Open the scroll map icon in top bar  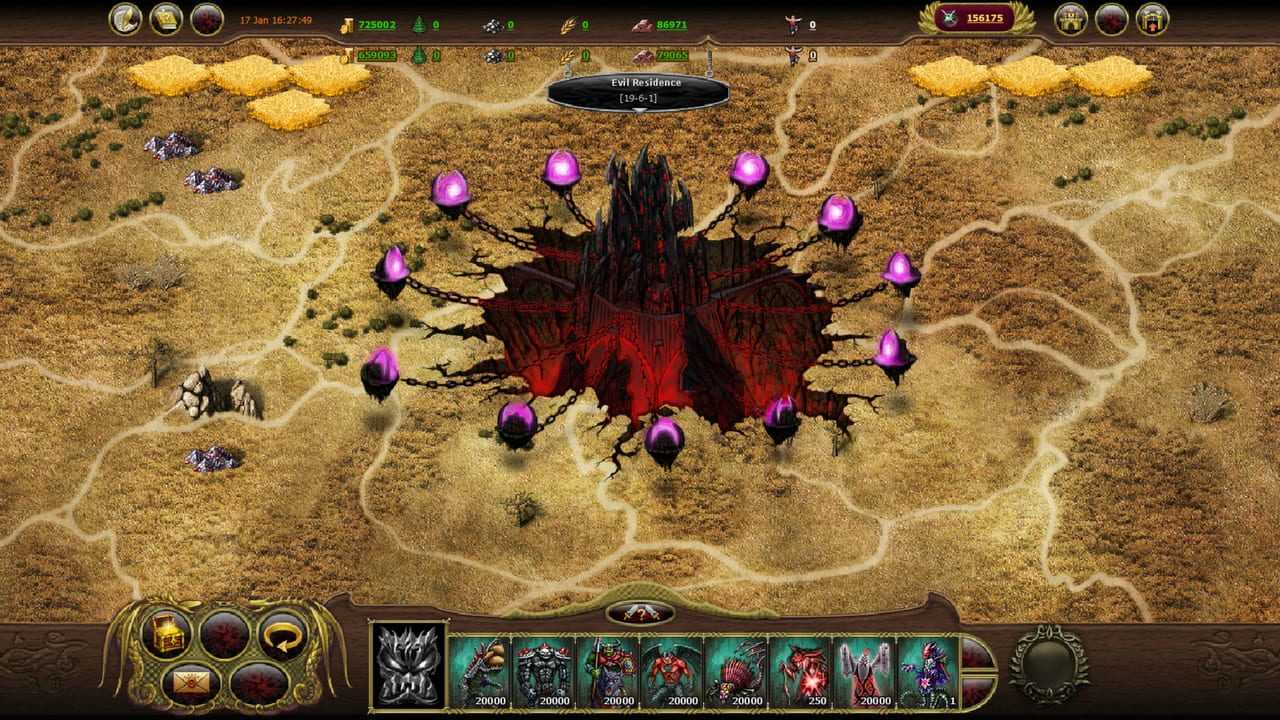[166, 19]
